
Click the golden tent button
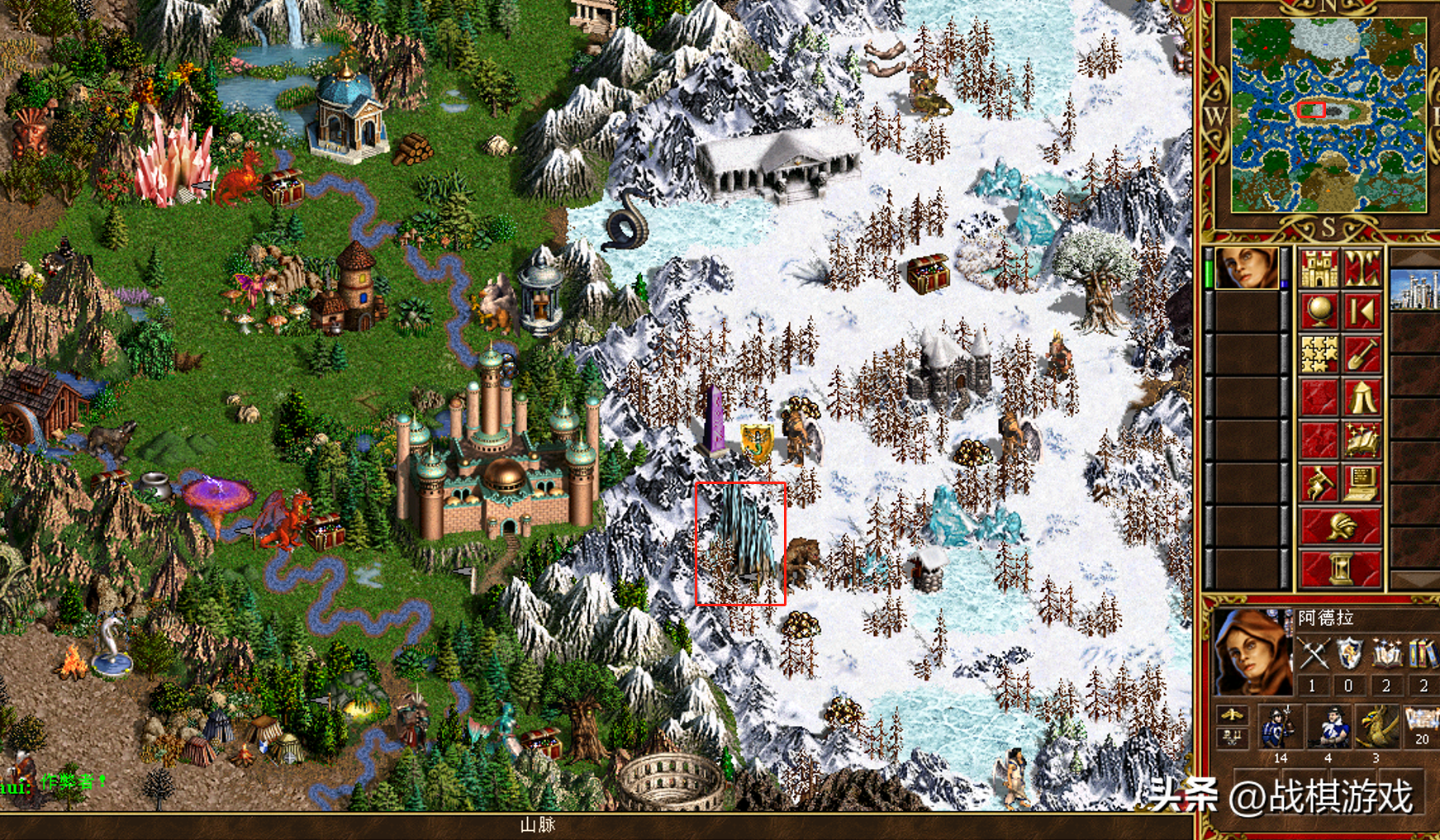tap(1362, 398)
